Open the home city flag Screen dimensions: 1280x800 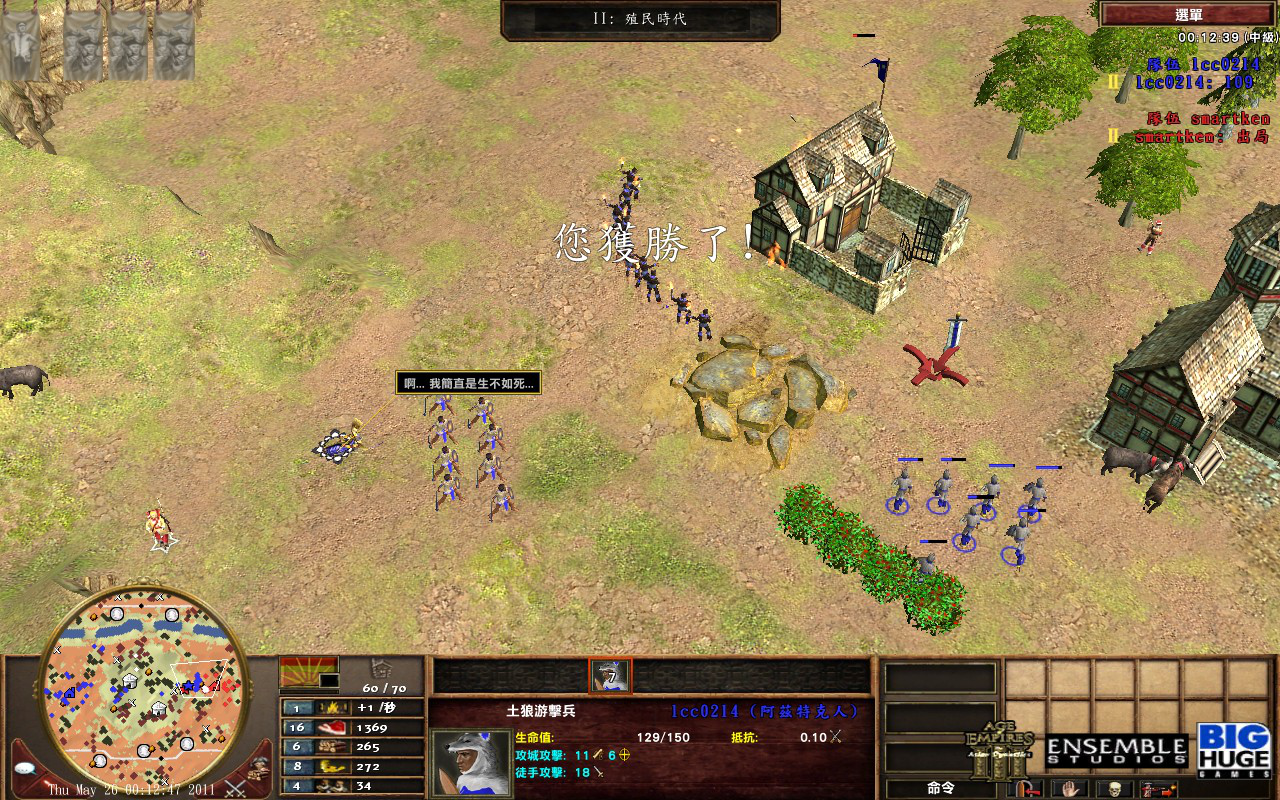(309, 672)
